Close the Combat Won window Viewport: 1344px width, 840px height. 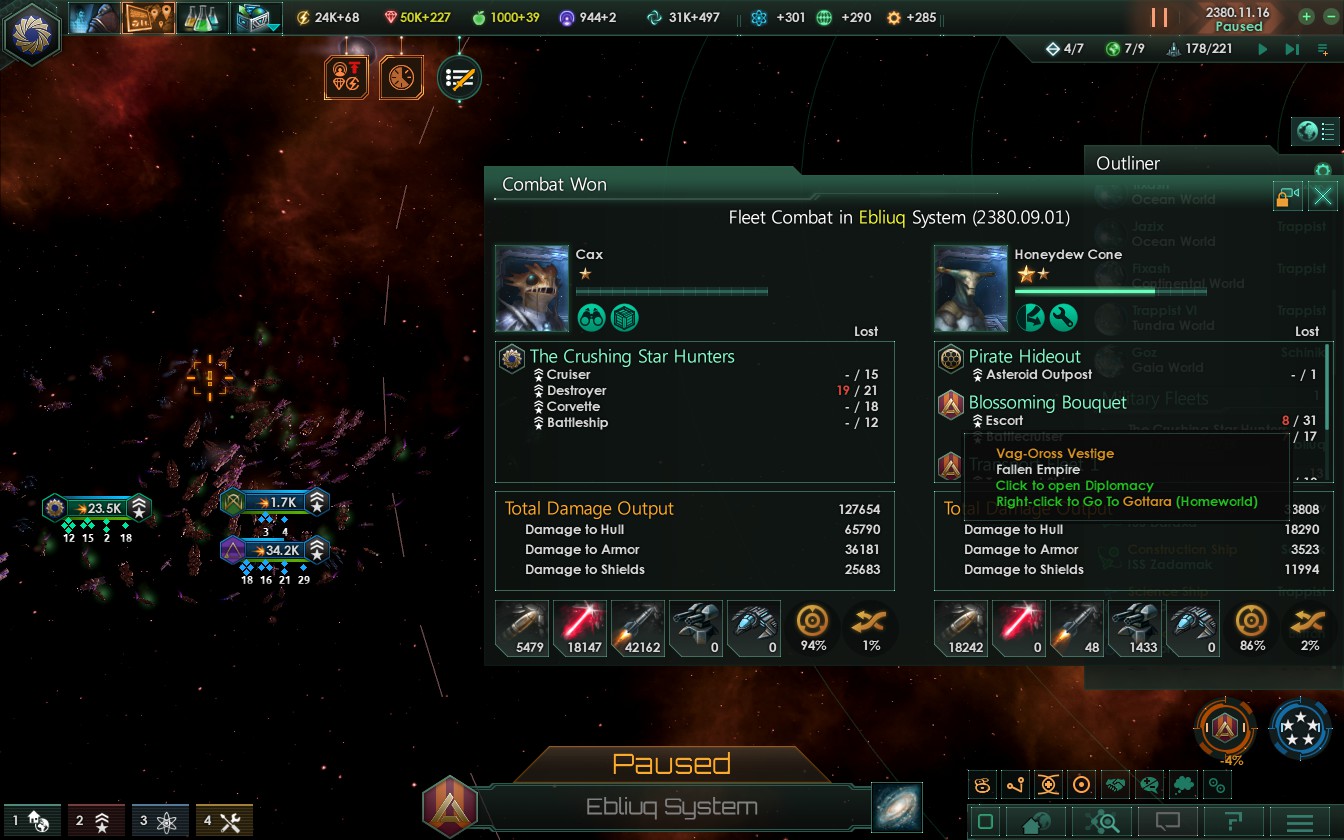[1323, 196]
